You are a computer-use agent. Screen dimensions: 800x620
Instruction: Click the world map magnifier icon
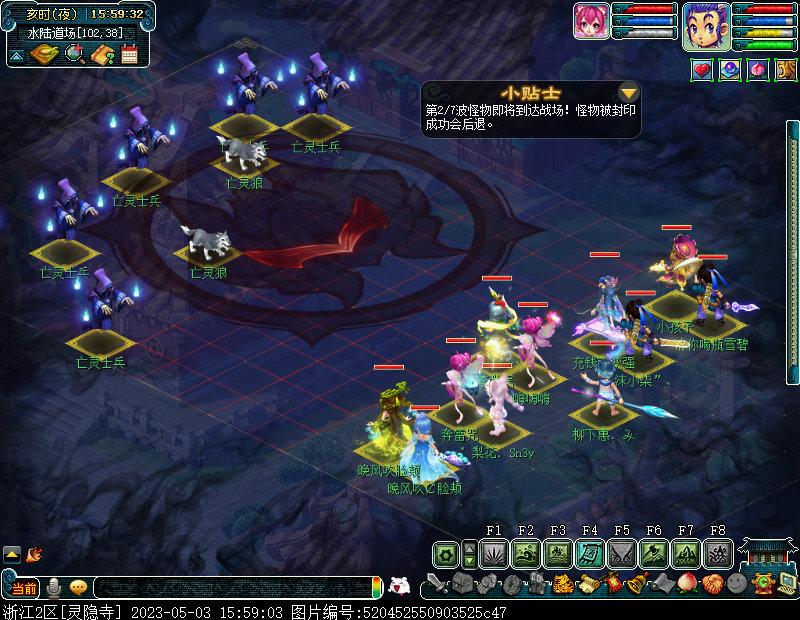[73, 55]
